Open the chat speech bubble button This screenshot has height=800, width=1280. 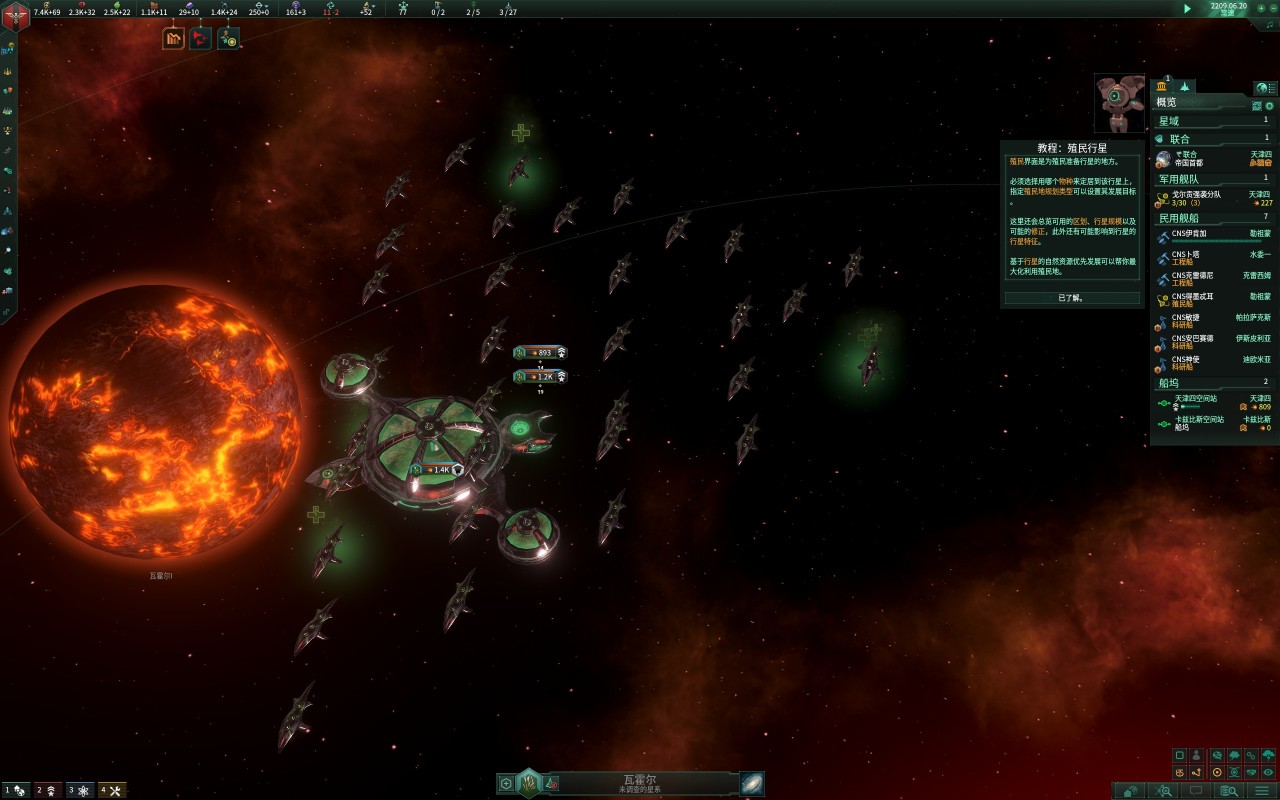tap(1197, 791)
